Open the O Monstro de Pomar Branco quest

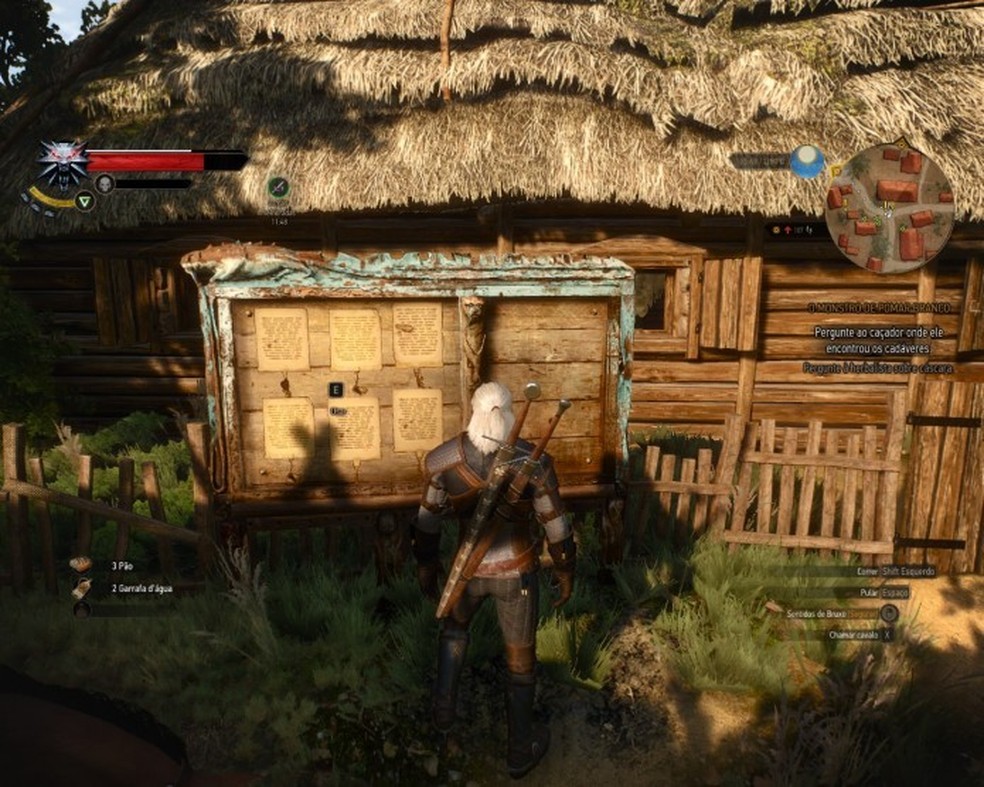pos(880,308)
